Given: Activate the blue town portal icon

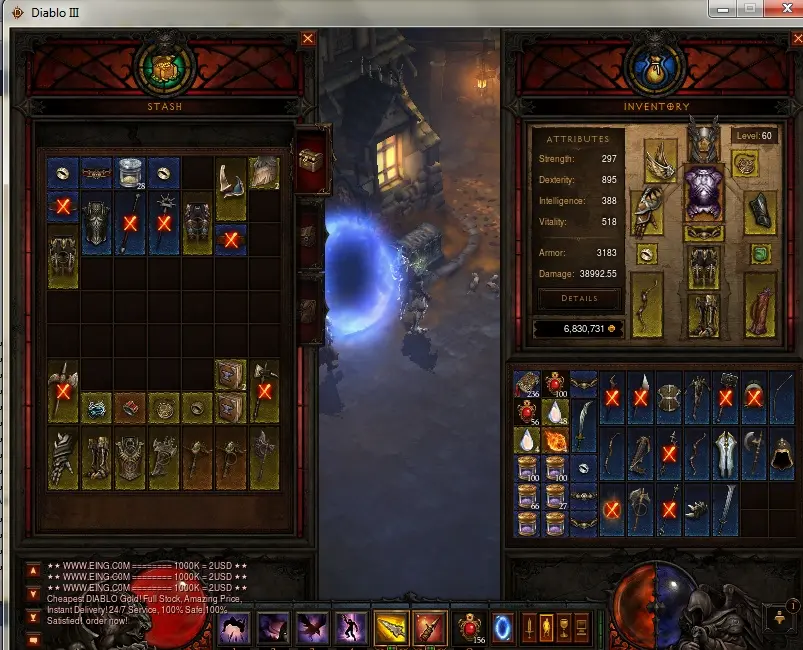Looking at the screenshot, I should coord(503,627).
